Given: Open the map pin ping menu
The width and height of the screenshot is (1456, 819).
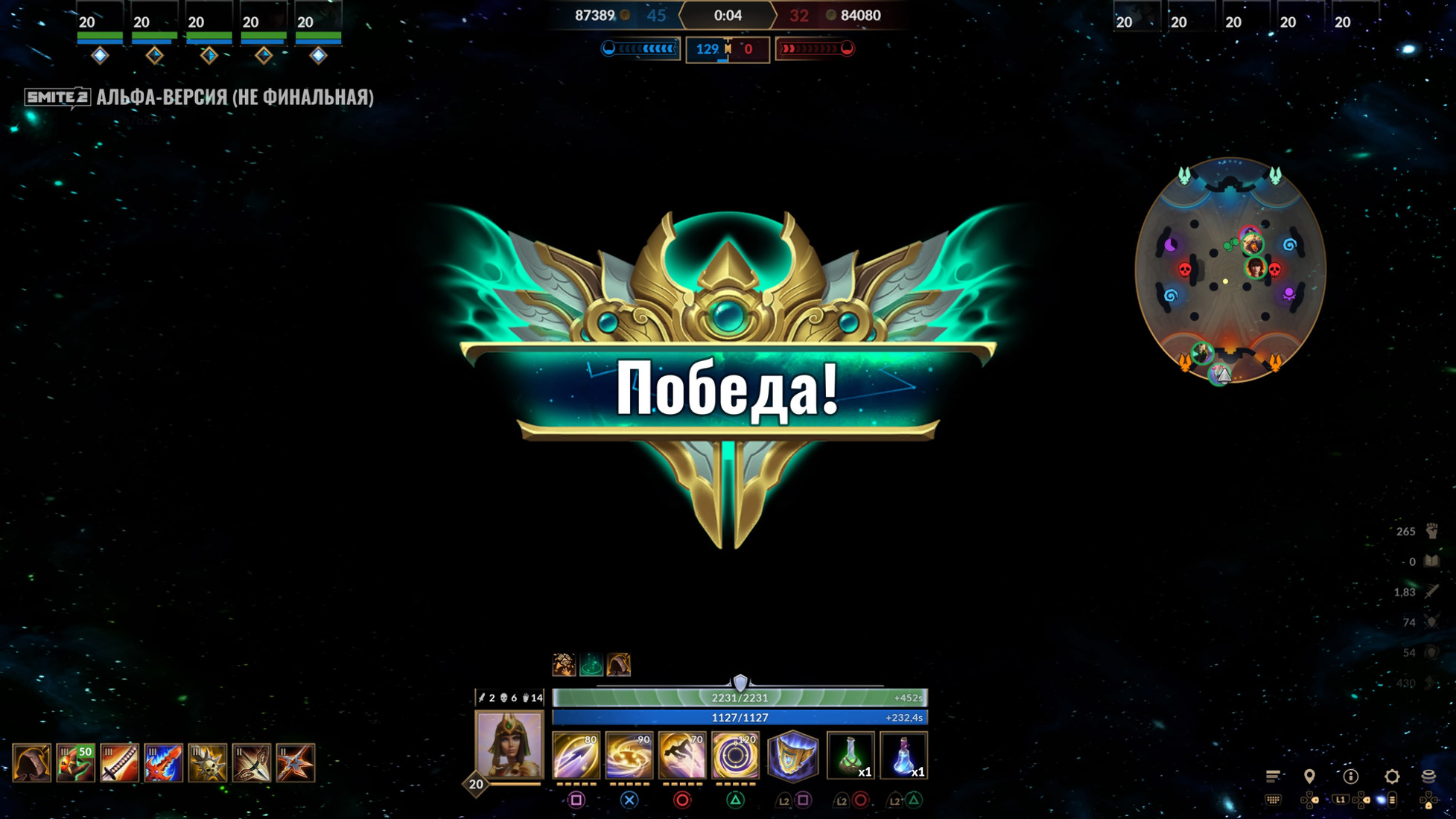Looking at the screenshot, I should [1309, 777].
